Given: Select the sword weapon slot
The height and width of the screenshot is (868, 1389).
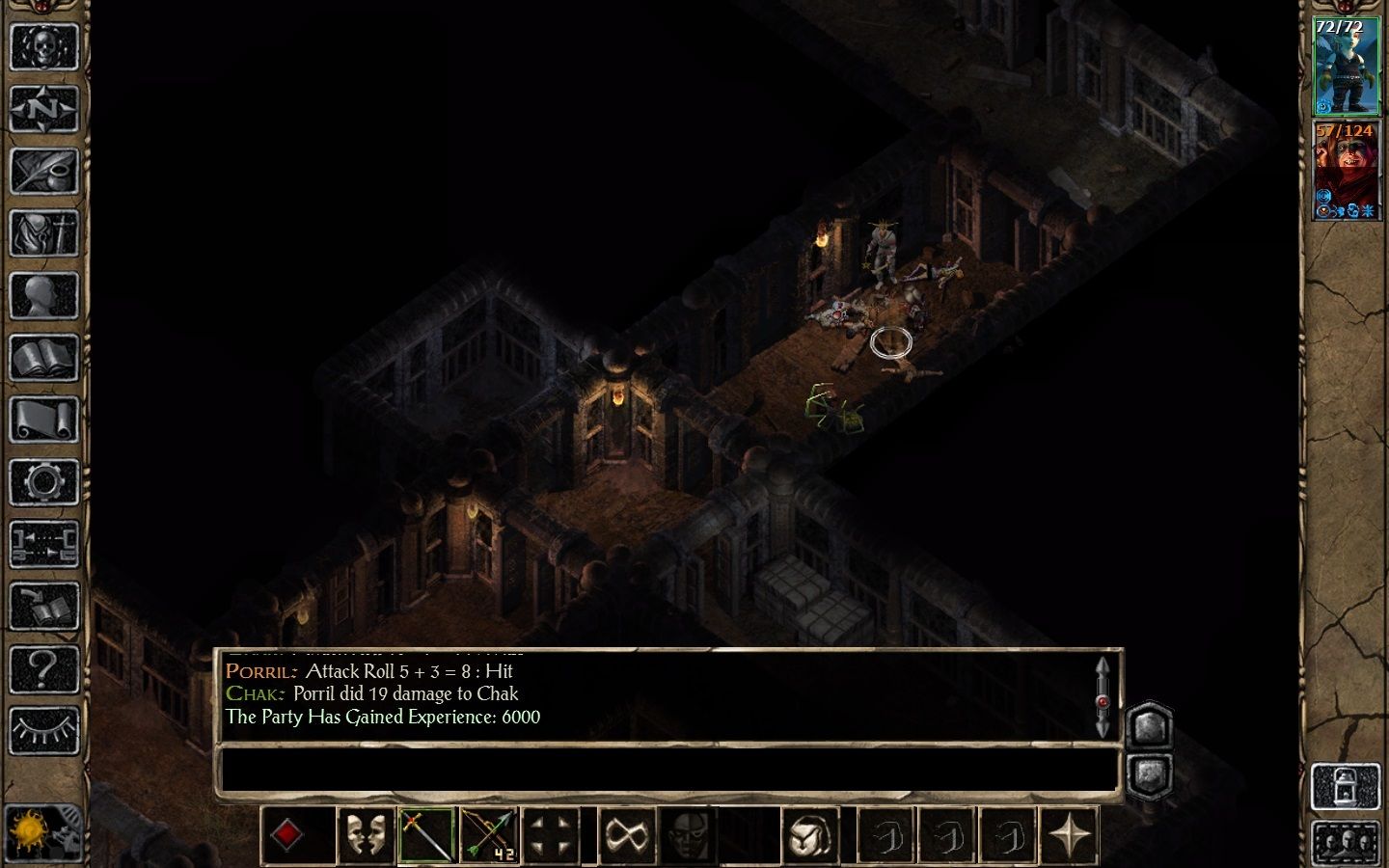Looking at the screenshot, I should (x=427, y=834).
